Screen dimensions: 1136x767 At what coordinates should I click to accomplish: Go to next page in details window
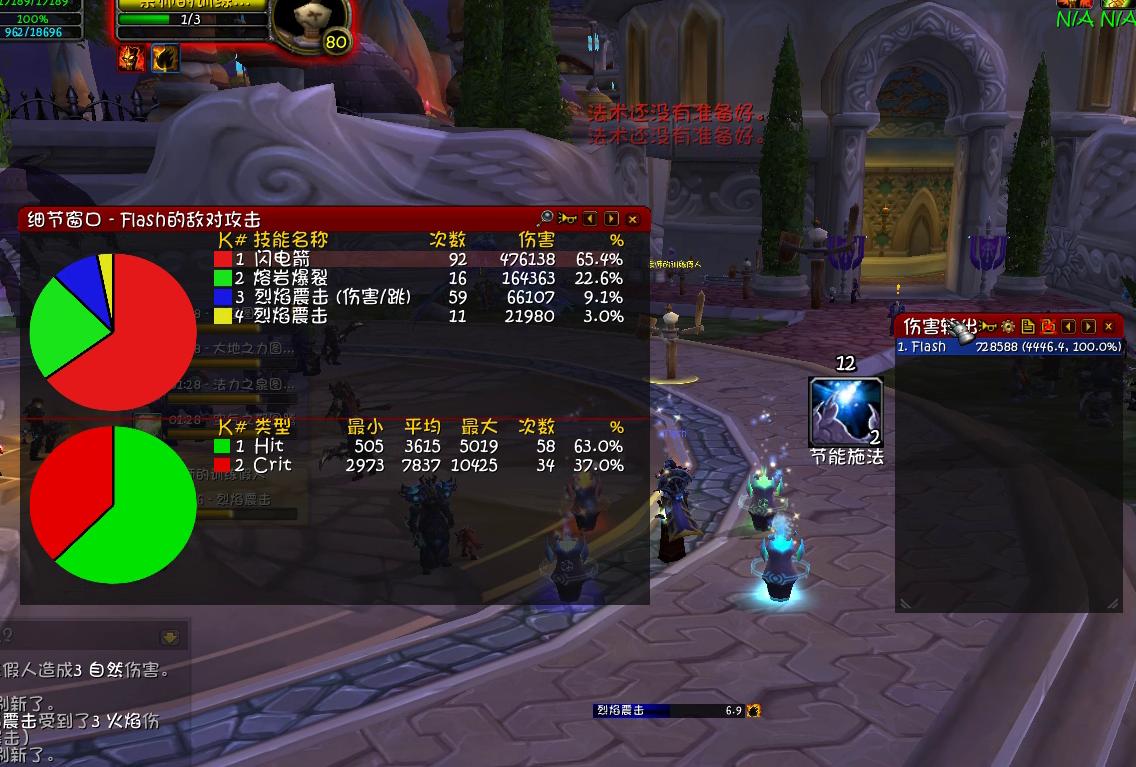point(611,219)
